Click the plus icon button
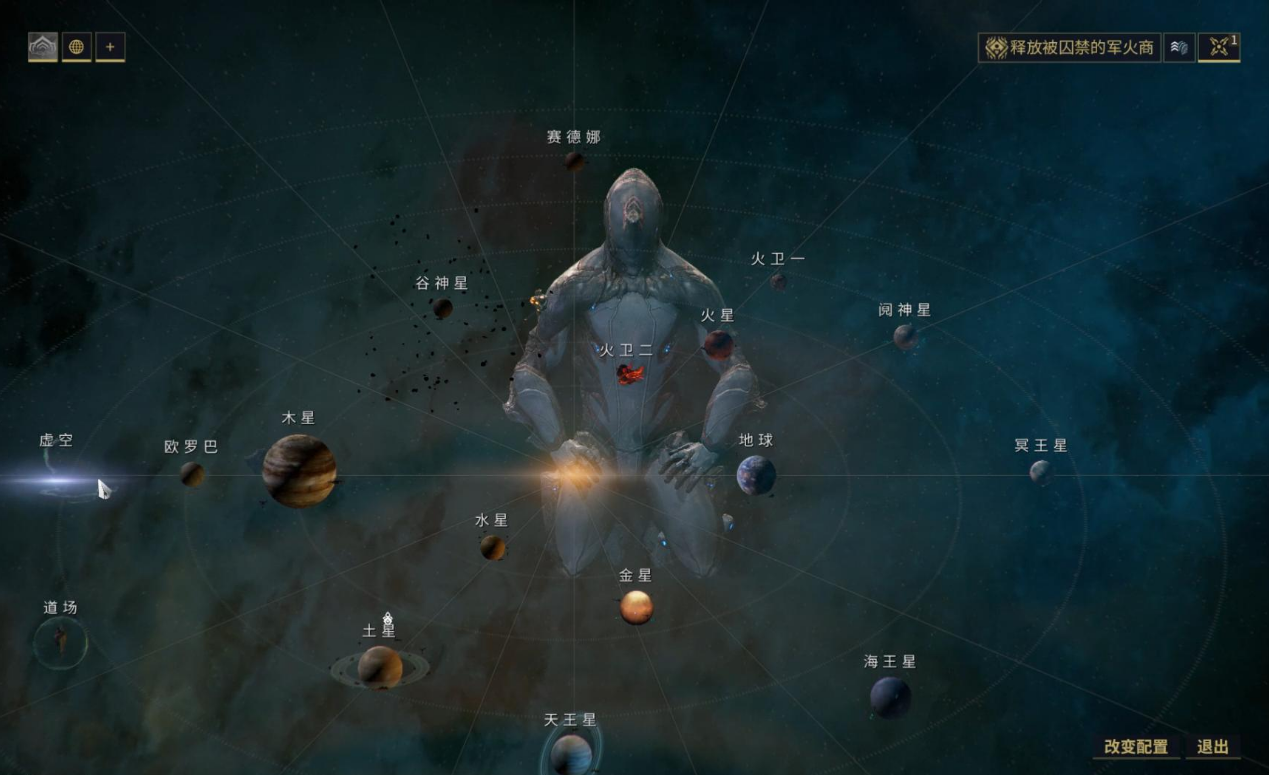Image resolution: width=1269 pixels, height=775 pixels. tap(110, 46)
